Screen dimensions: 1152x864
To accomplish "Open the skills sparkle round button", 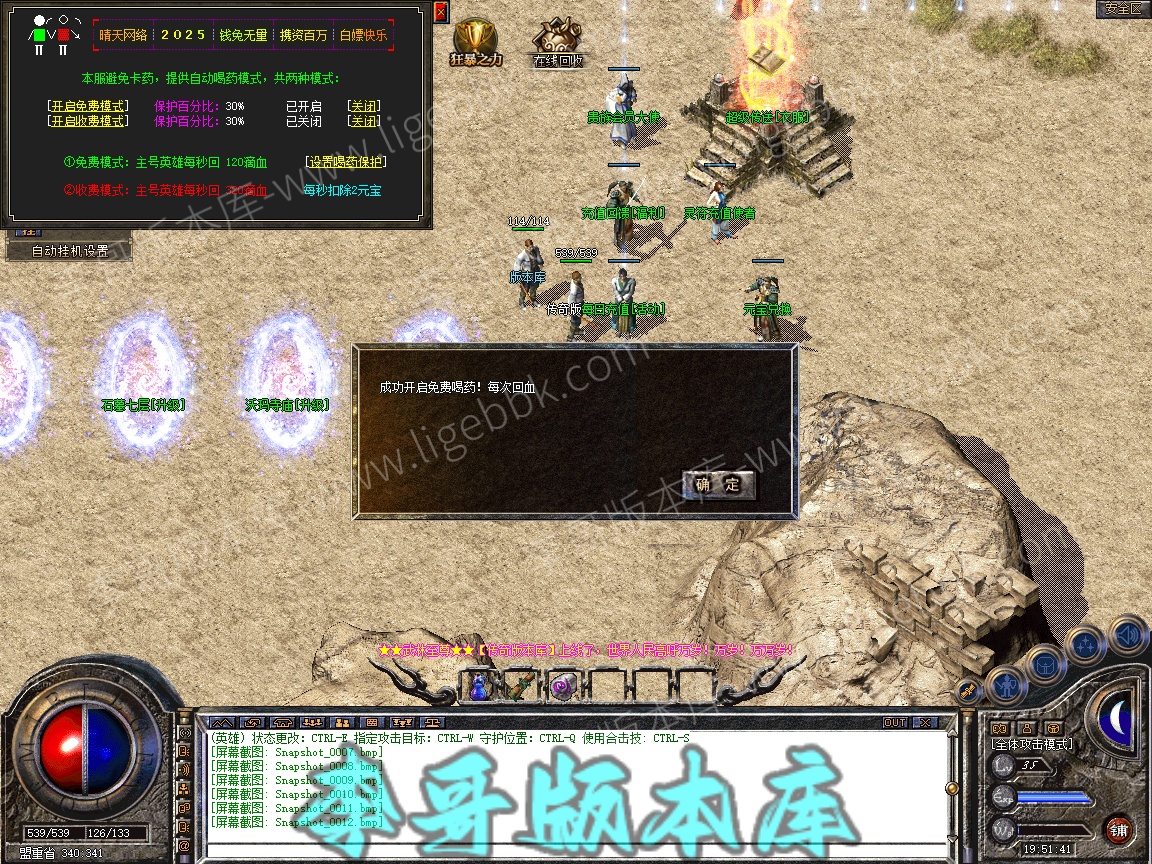I will coord(1086,644).
